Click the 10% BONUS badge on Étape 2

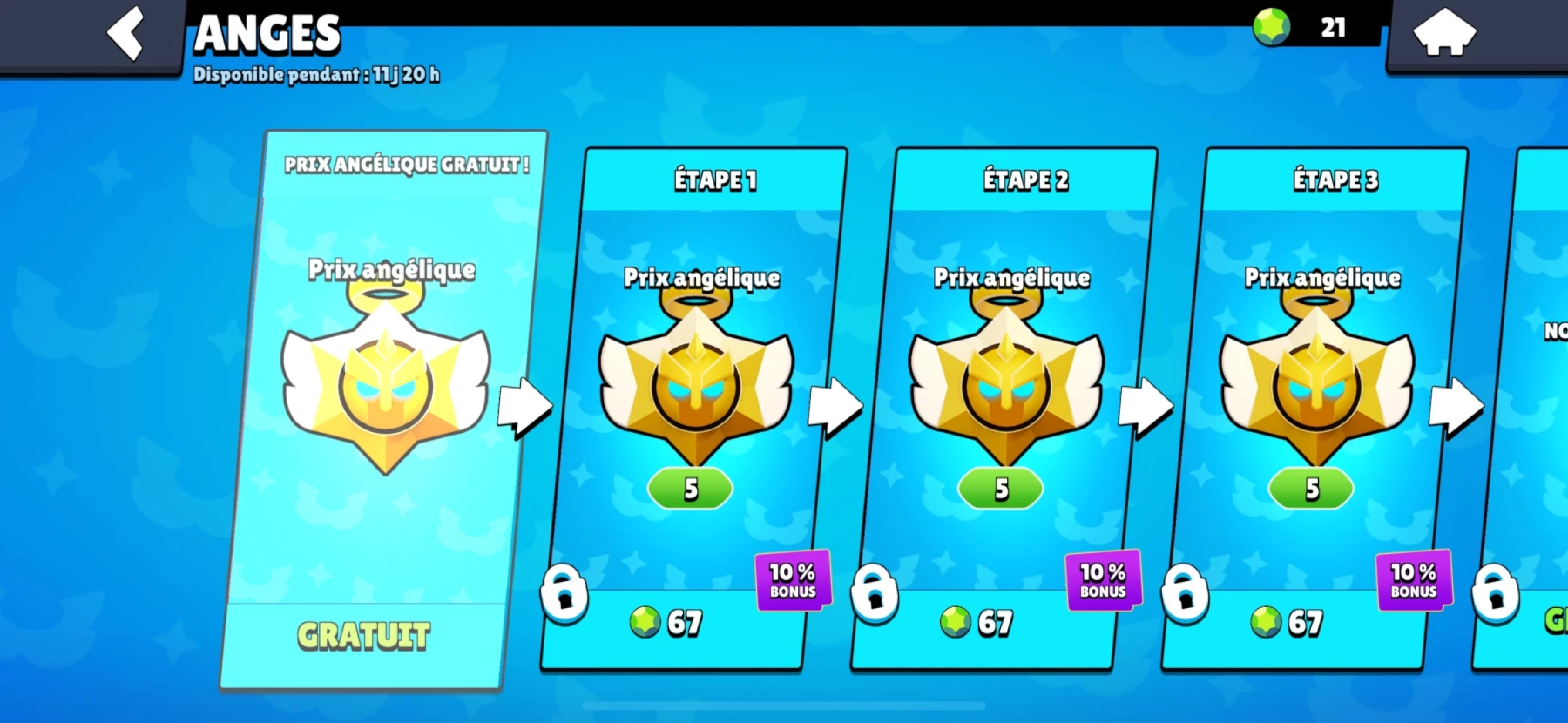point(1103,579)
